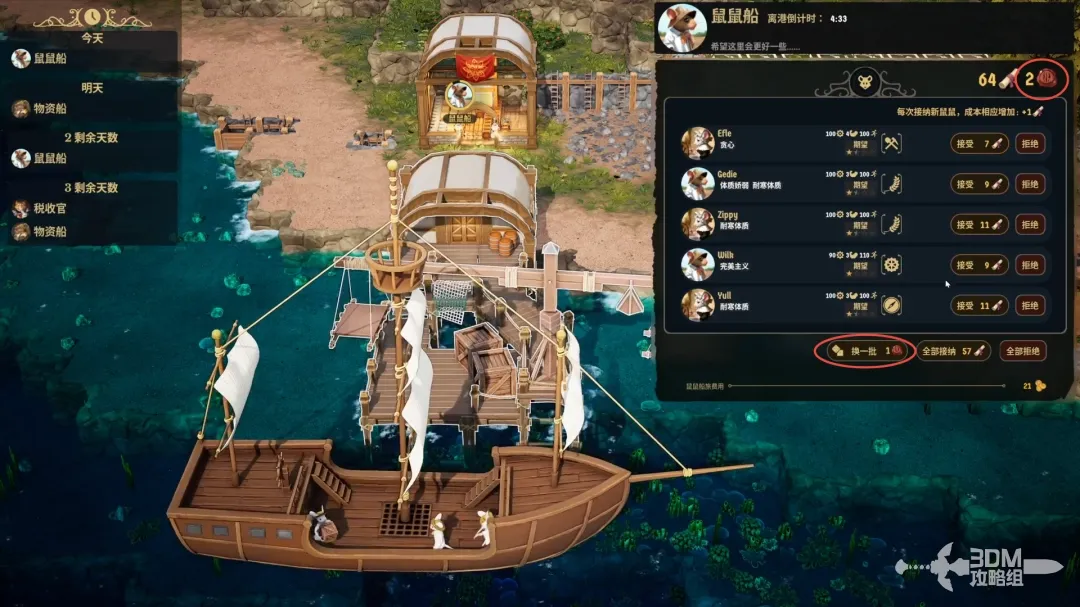Image resolution: width=1080 pixels, height=607 pixels.
Task: Reject Zippy from the rat ship
Action: coord(1030,225)
